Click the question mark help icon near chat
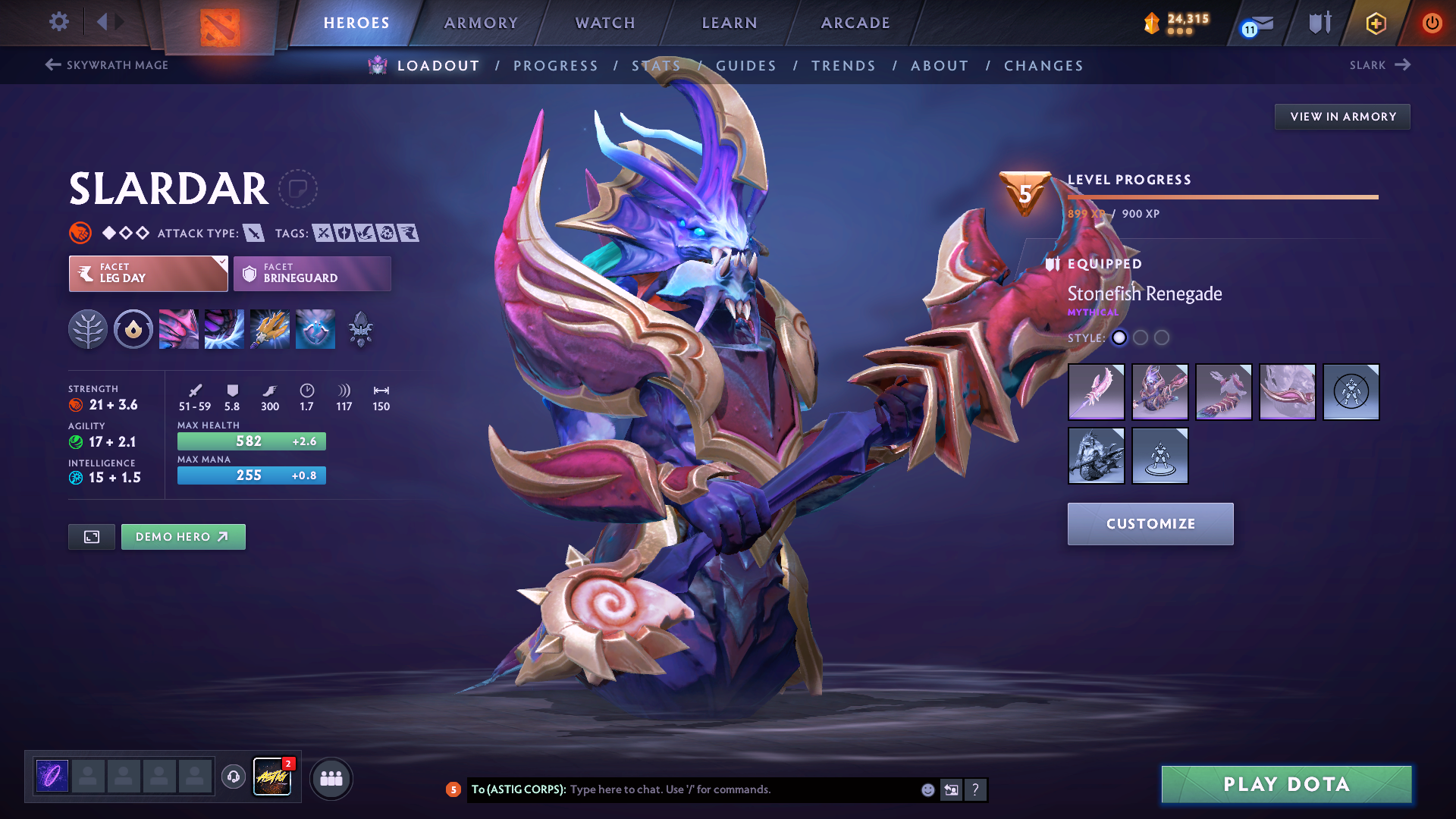 pos(976,789)
